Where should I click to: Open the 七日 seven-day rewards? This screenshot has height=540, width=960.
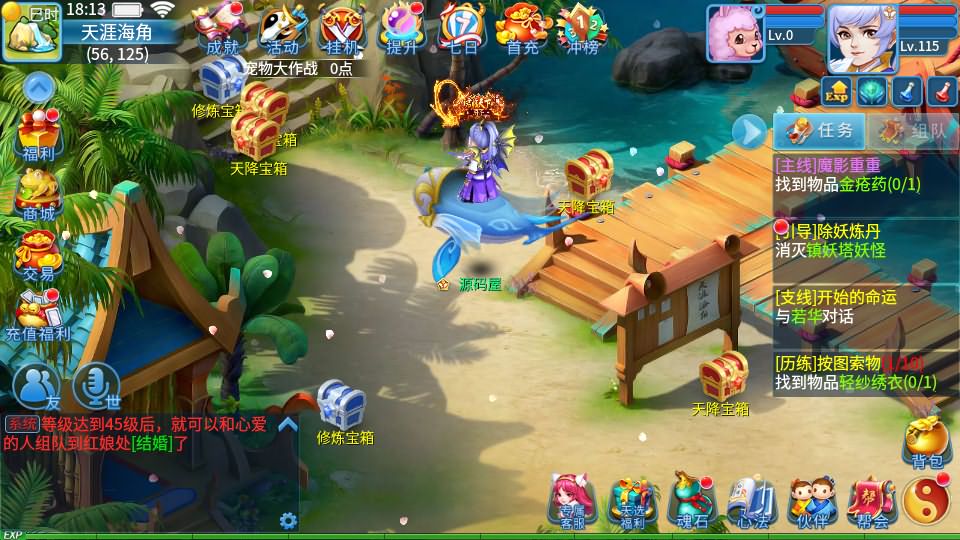point(461,30)
